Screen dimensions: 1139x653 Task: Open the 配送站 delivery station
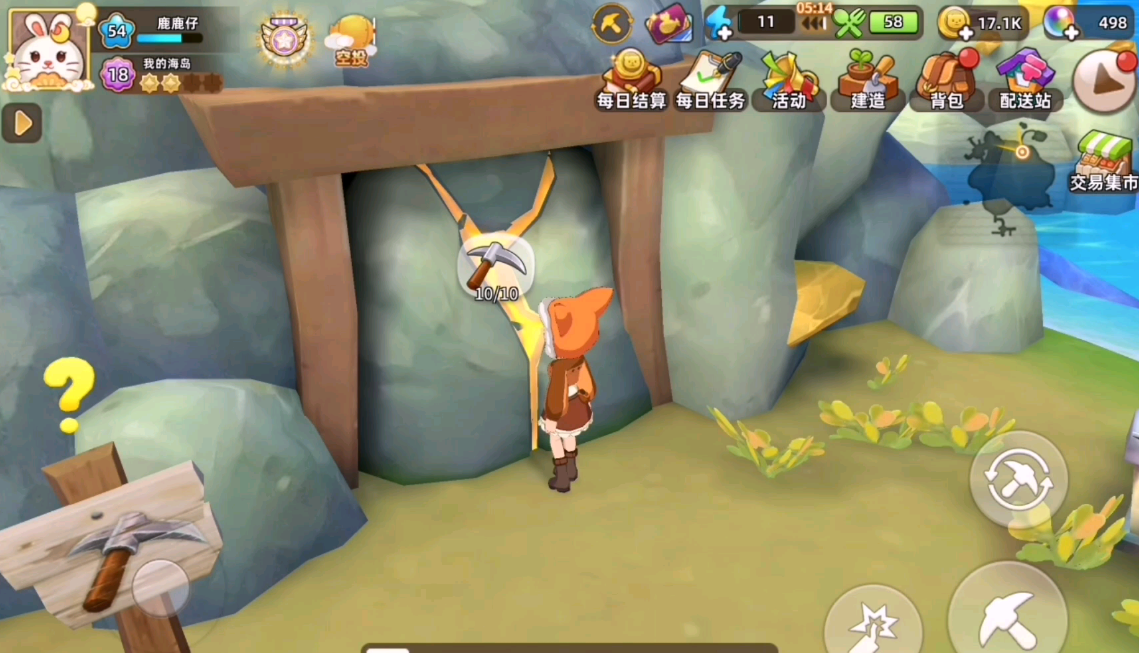1025,80
